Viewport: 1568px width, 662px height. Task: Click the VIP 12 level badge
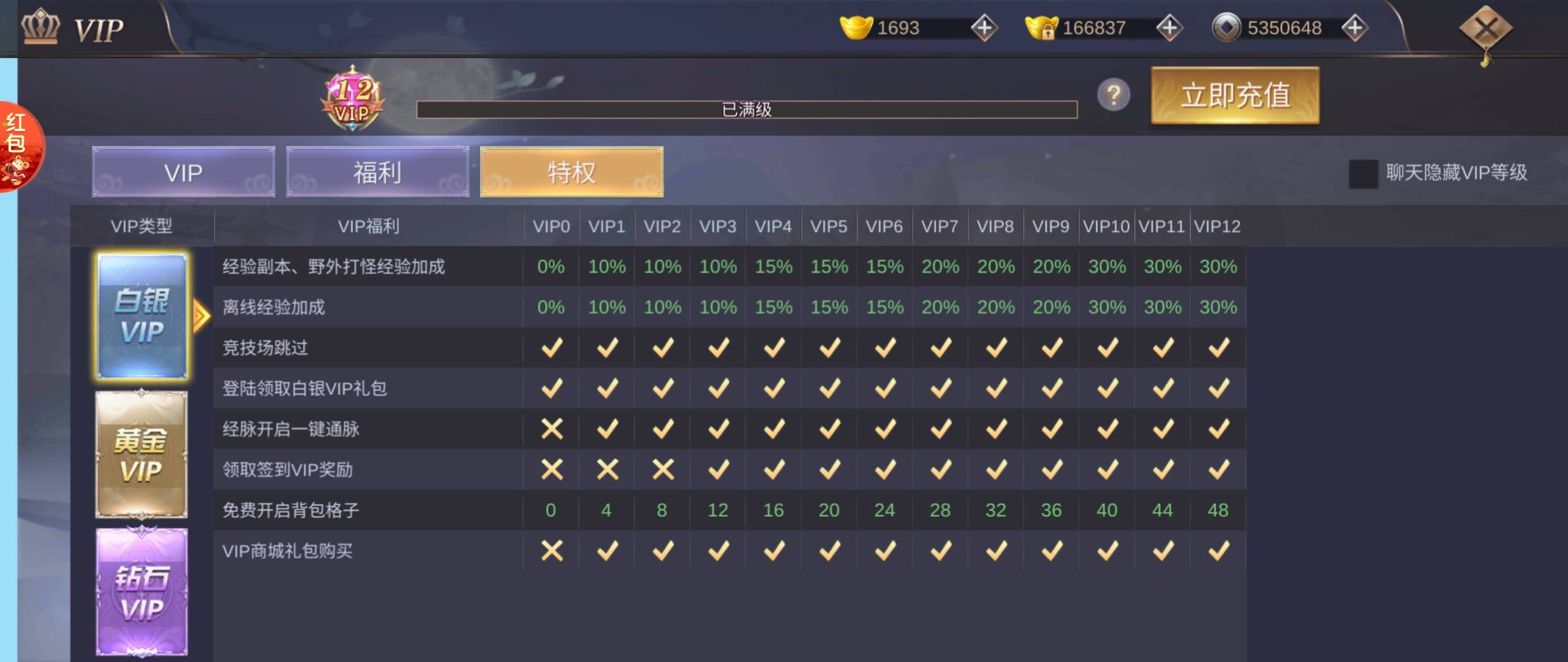[353, 99]
